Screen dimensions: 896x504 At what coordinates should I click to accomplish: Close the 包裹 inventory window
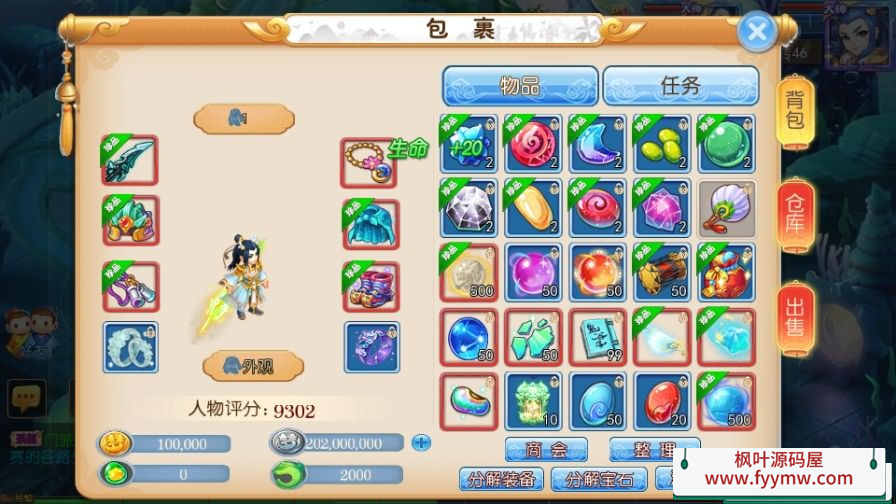coord(757,32)
